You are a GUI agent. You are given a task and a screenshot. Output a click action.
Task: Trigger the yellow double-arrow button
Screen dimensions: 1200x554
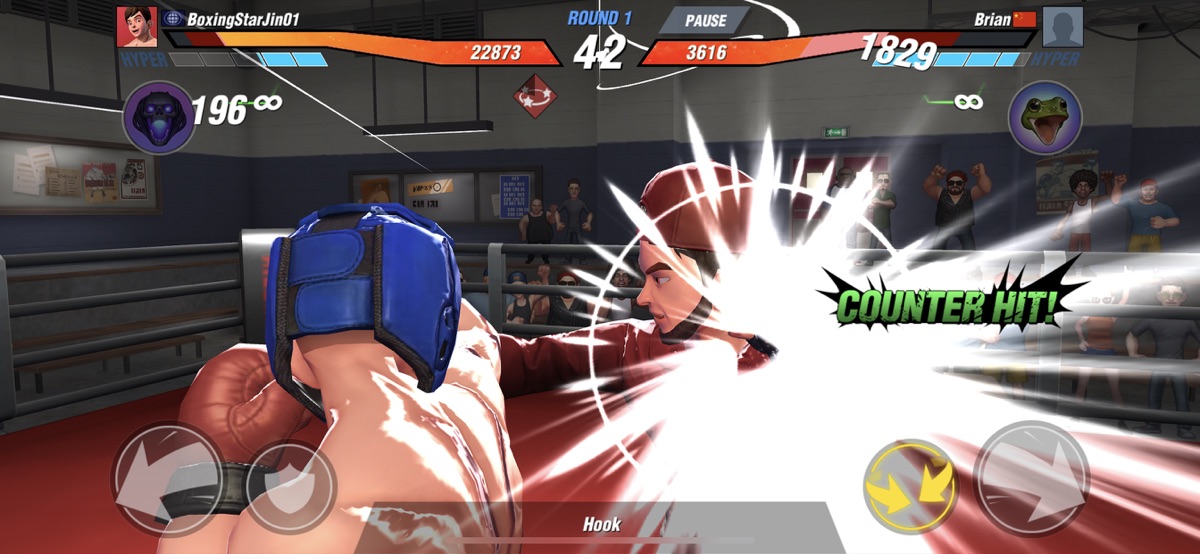pyautogui.click(x=910, y=486)
